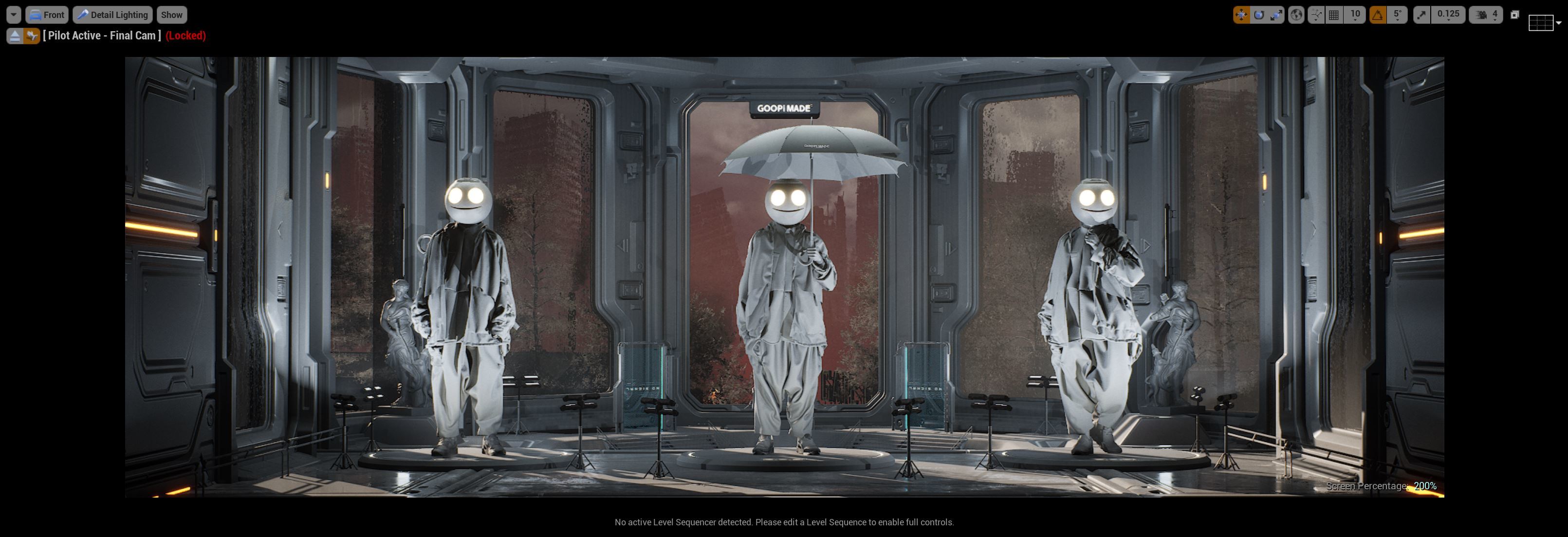Open the viewport options dropdown arrow
1568x537 pixels.
14,15
